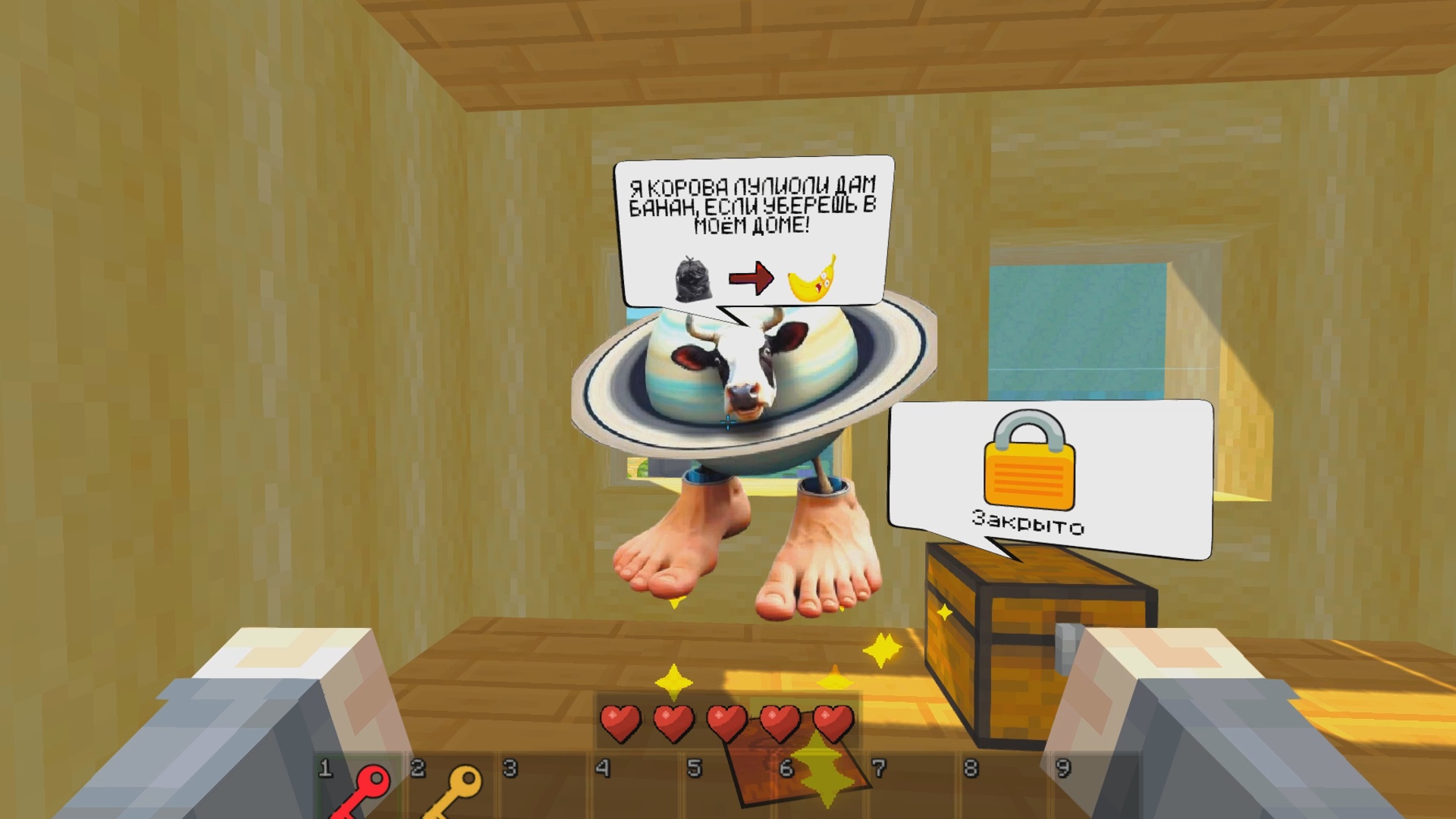
Task: Click the trash bag icon in the speech bubble
Action: (695, 280)
